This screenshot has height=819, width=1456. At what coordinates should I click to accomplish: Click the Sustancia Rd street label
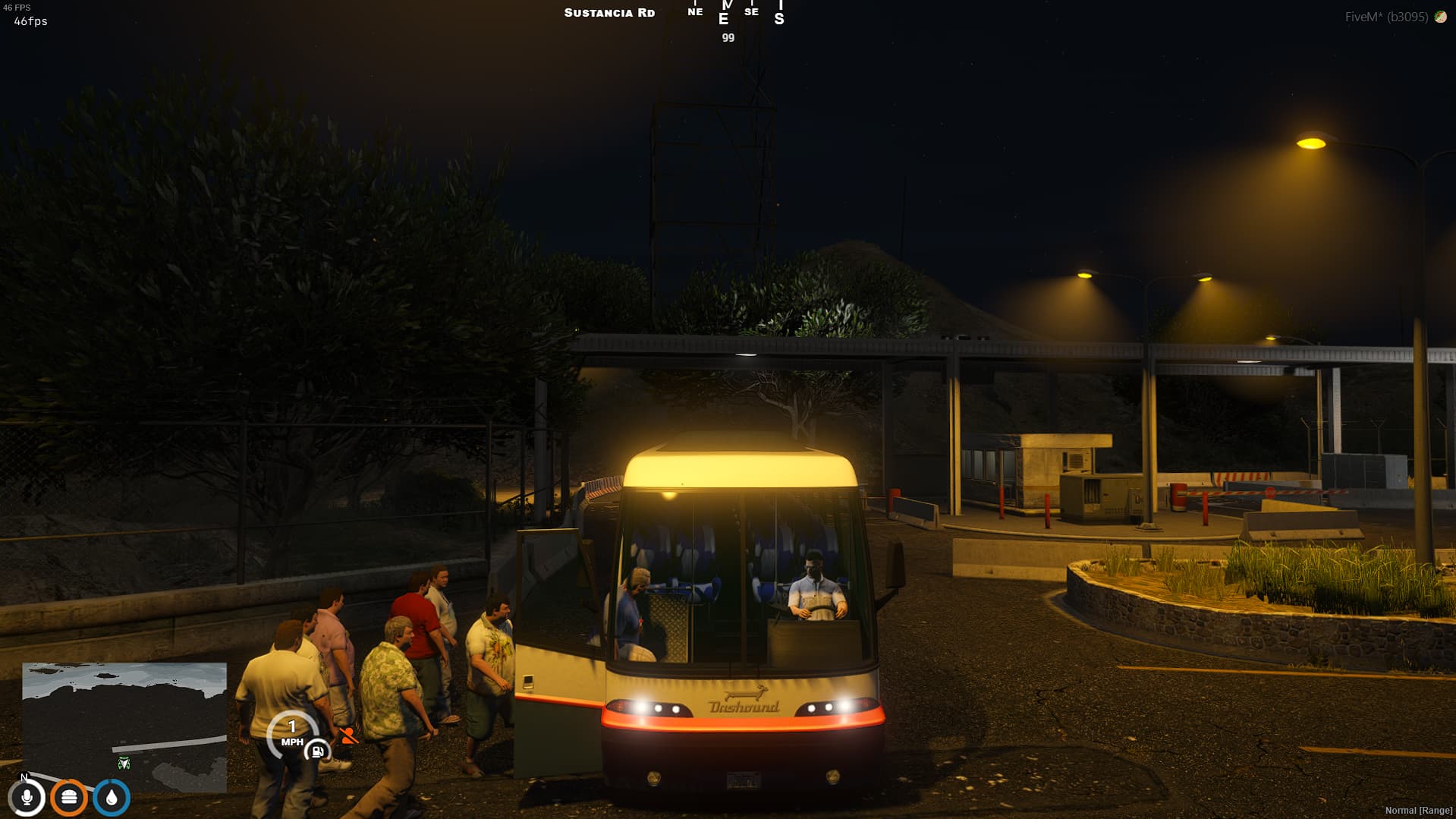click(x=609, y=12)
